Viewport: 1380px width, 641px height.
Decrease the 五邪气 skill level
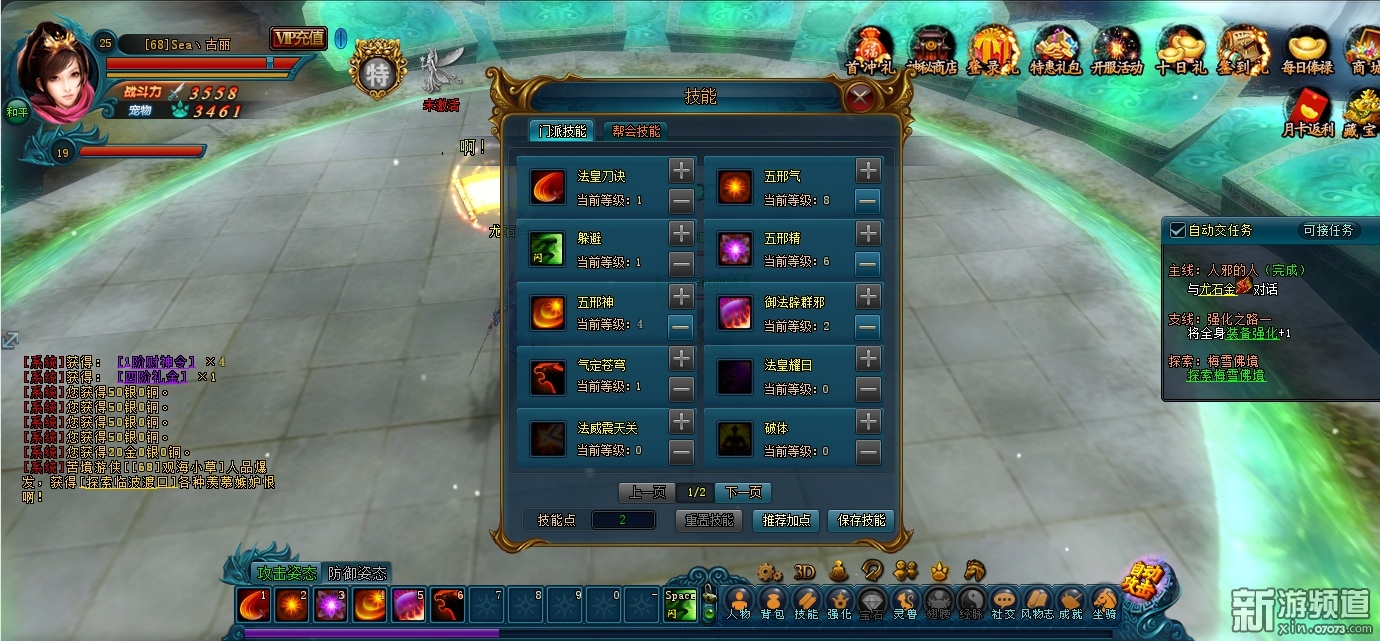[868, 201]
